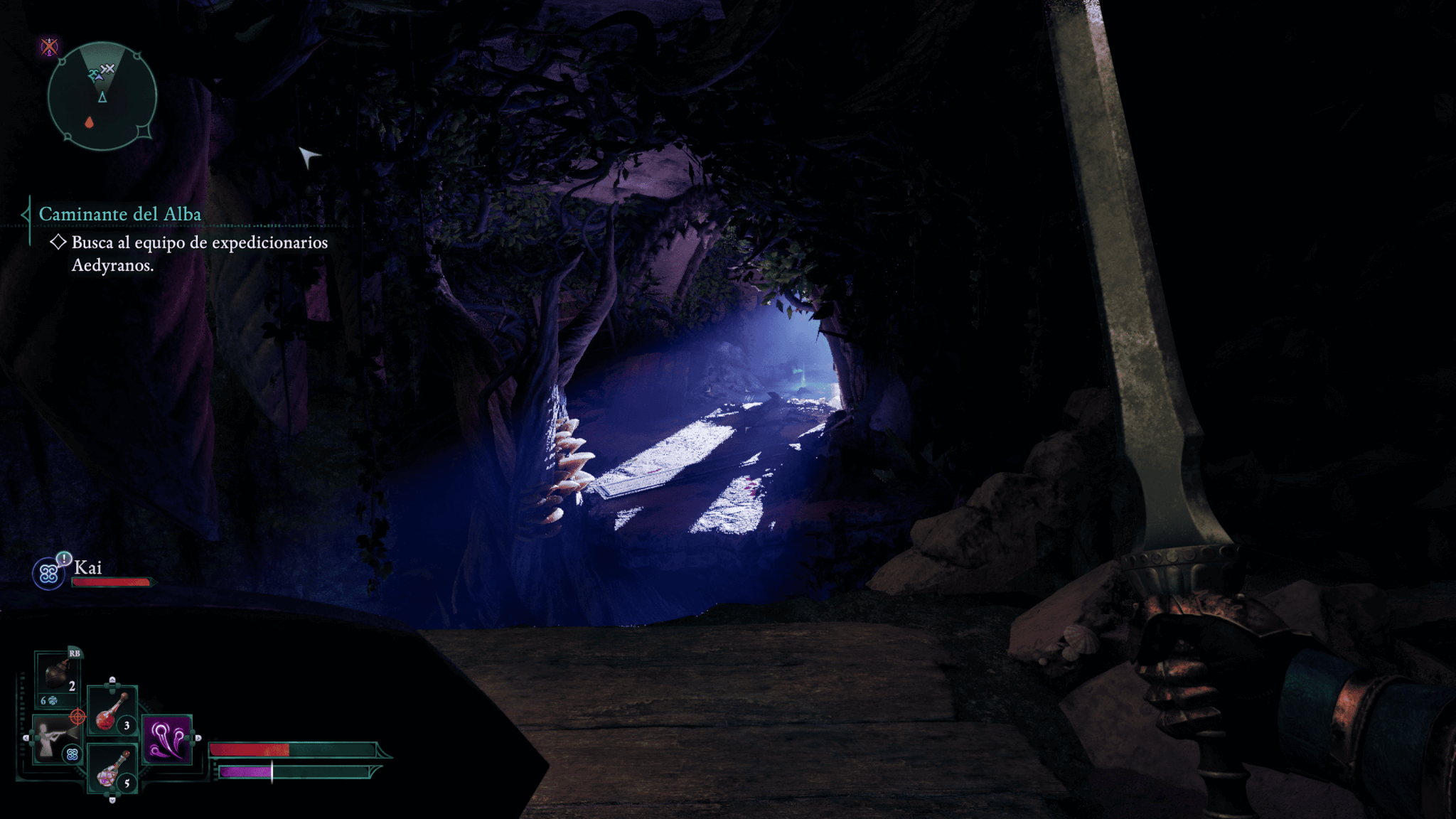Click the crossed-out status icon beside minimap
The width and height of the screenshot is (1456, 819).
point(49,48)
